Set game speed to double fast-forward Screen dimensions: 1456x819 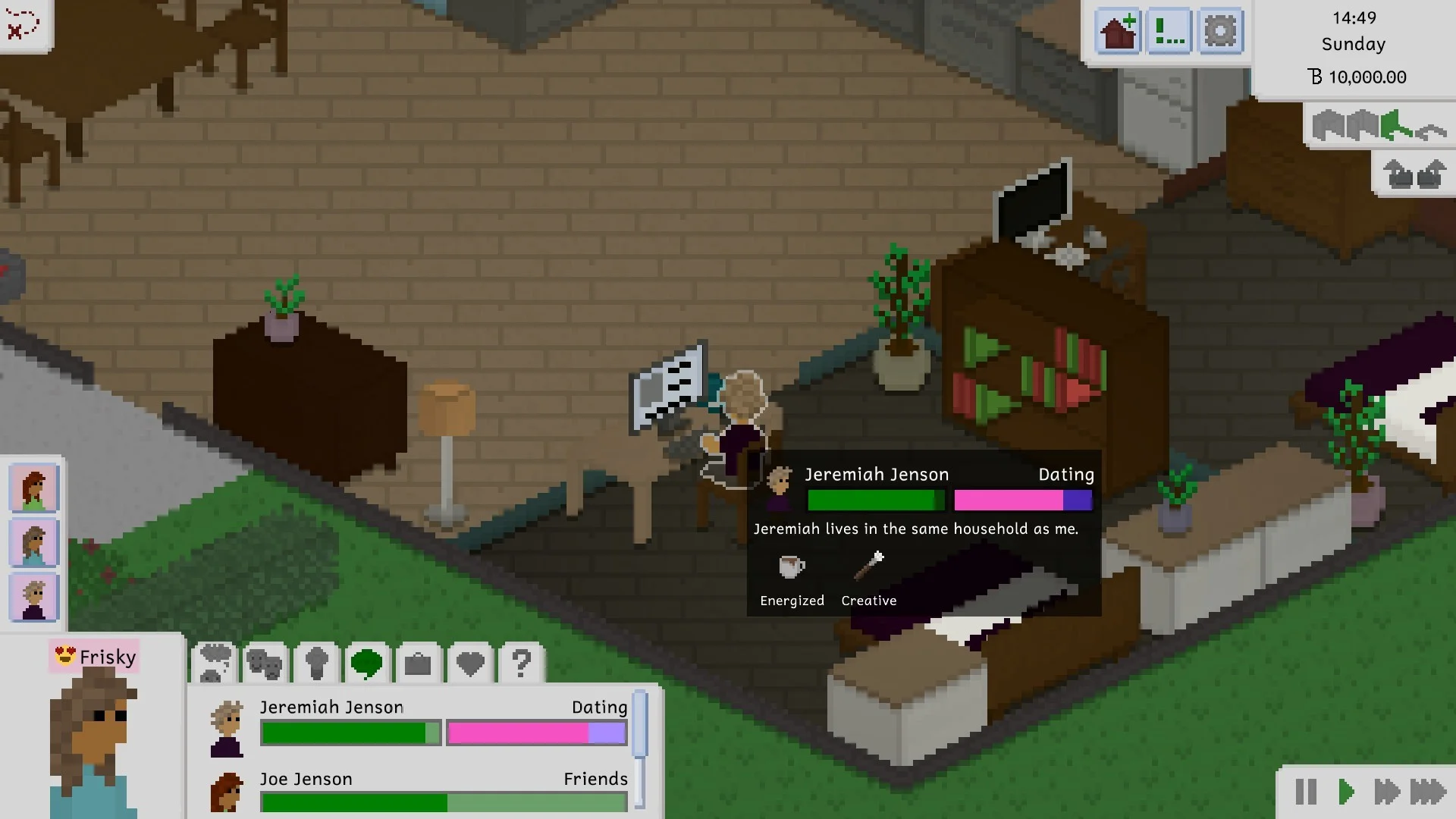[1386, 792]
